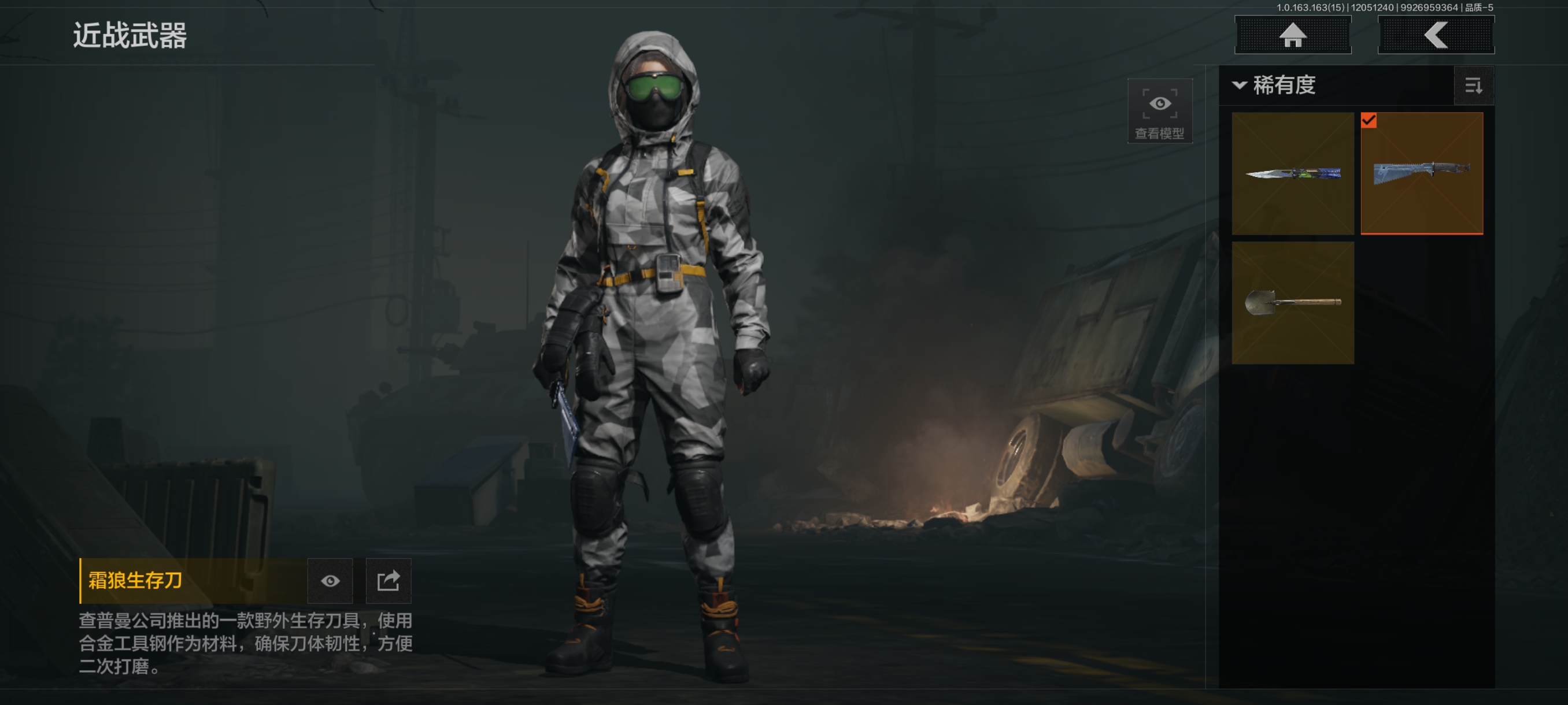Image resolution: width=1568 pixels, height=705 pixels.
Task: Click the 查看模型 view model button
Action: (x=1159, y=111)
